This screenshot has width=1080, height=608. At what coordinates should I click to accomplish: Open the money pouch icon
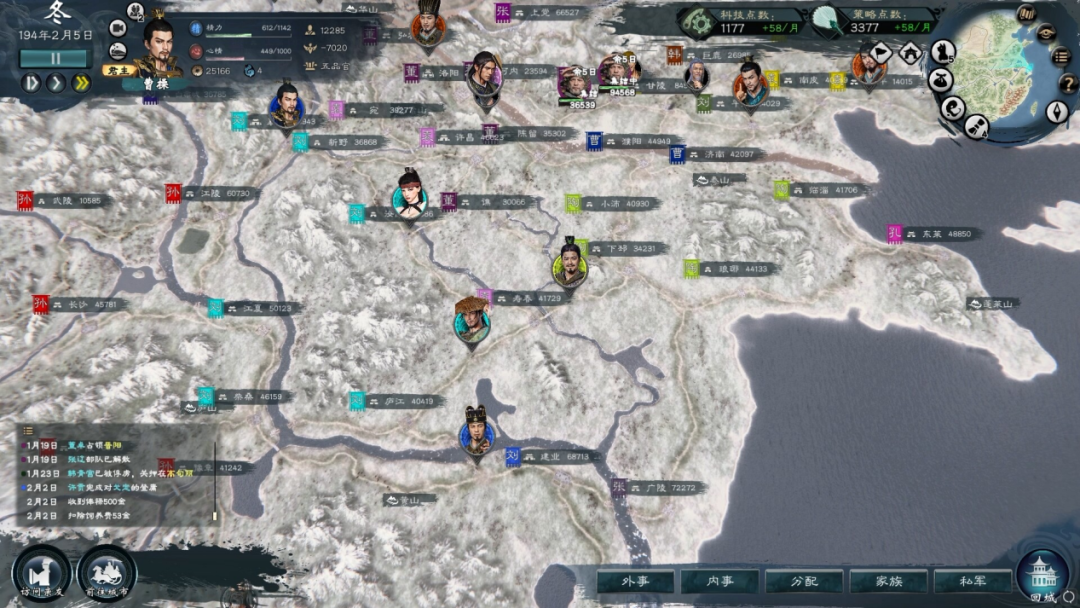click(x=941, y=80)
